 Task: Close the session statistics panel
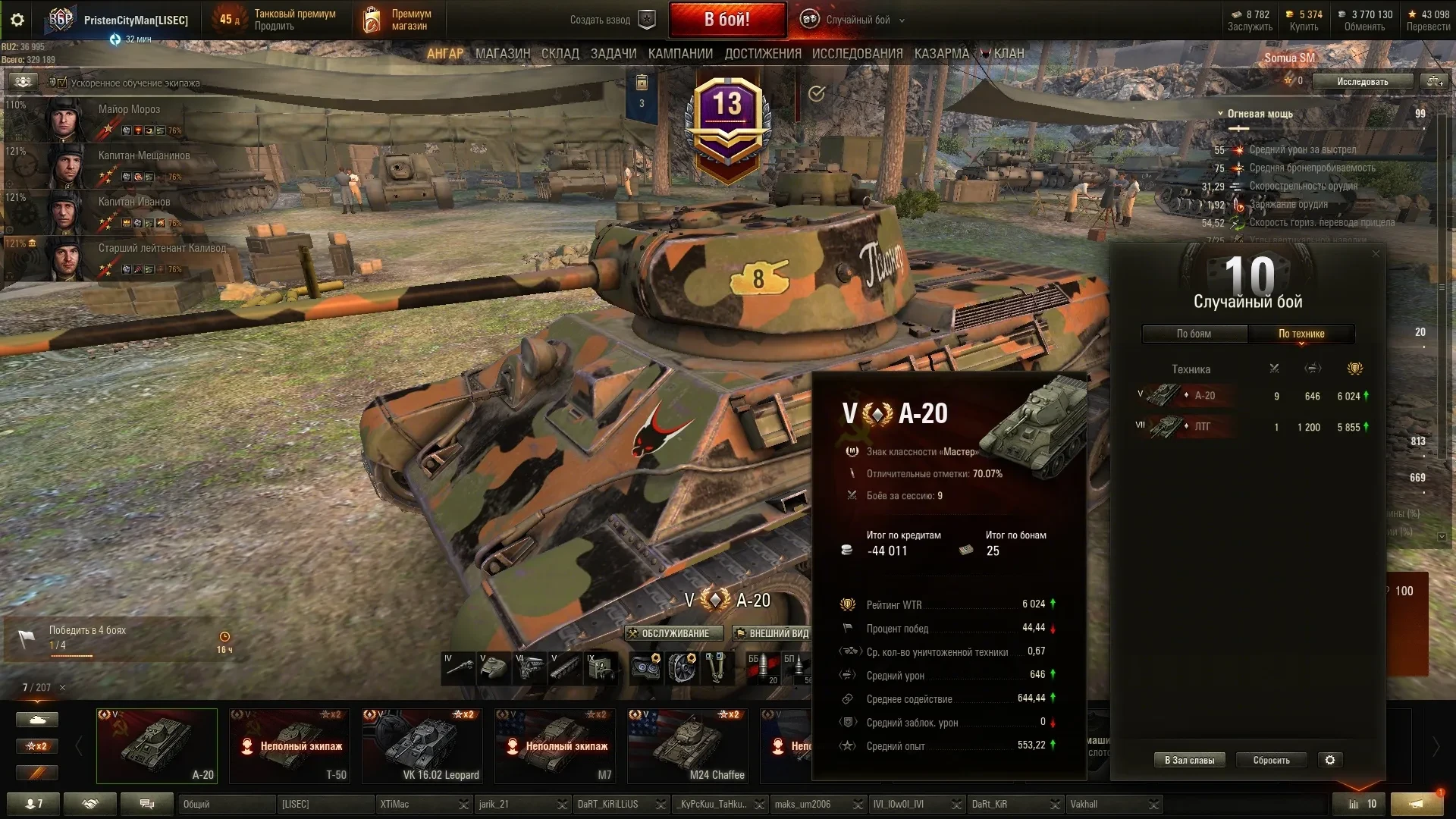[1376, 254]
